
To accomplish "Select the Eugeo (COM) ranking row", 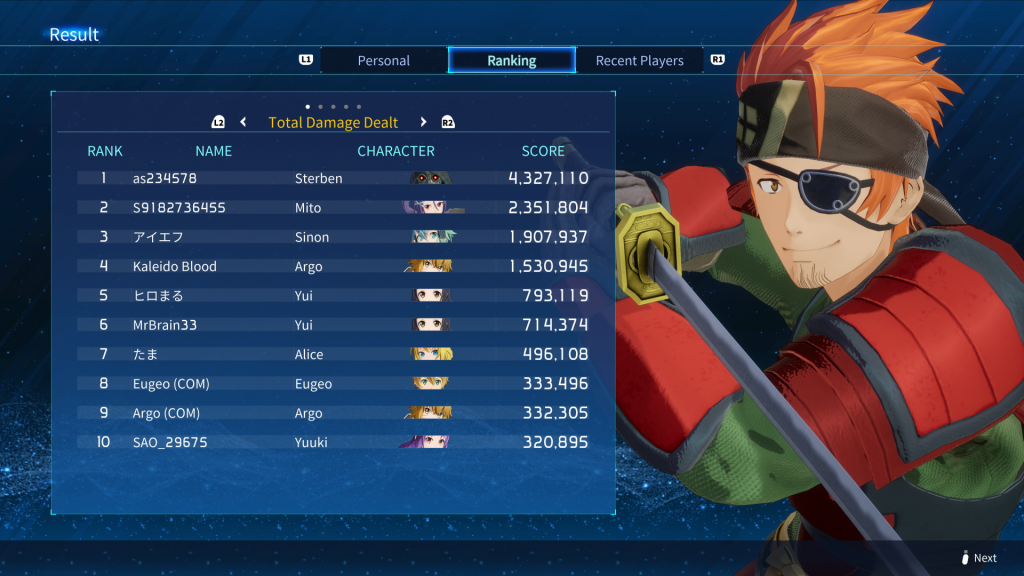I will coord(333,384).
